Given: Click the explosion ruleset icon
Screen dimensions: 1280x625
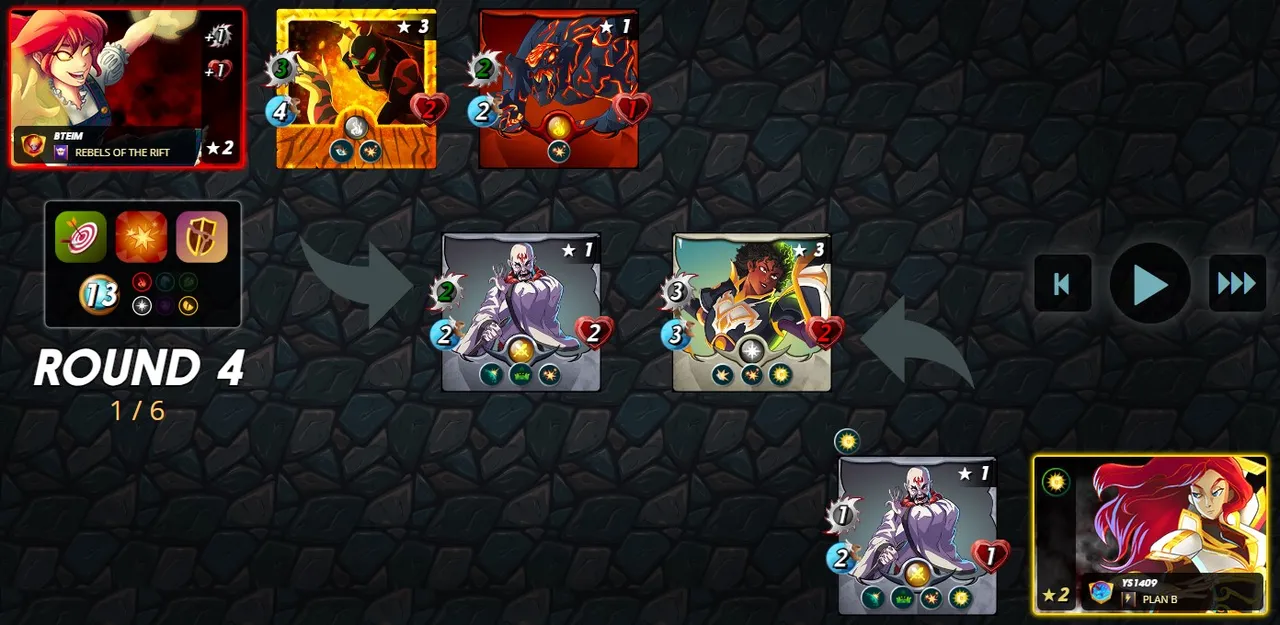Looking at the screenshot, I should click(x=141, y=237).
